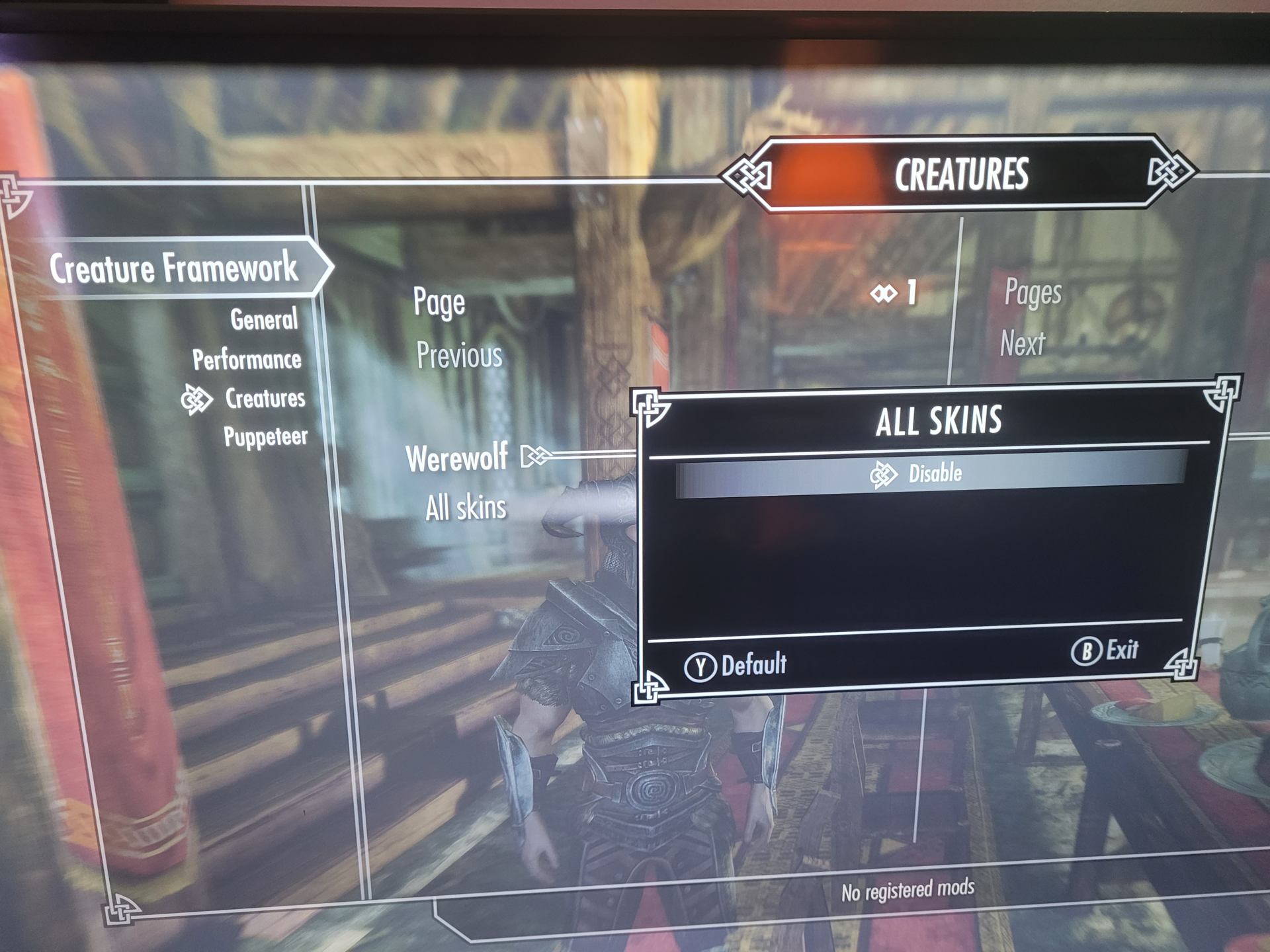The height and width of the screenshot is (952, 1270).
Task: Click the Previous page option
Action: (x=459, y=356)
